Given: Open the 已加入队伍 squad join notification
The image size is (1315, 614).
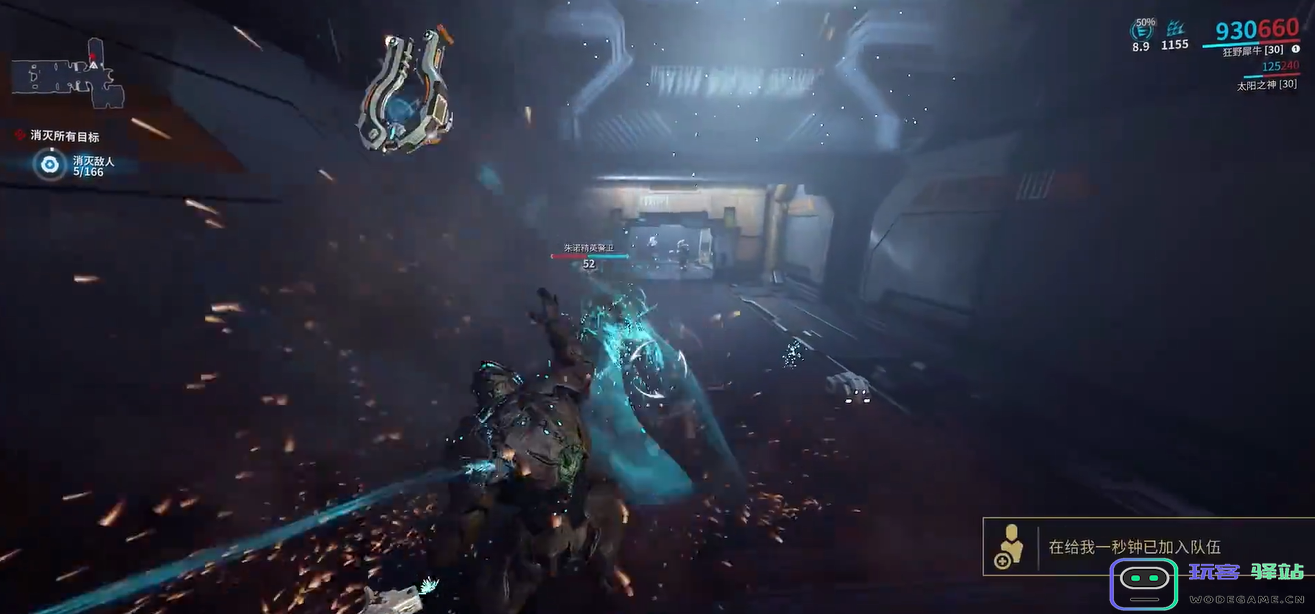Looking at the screenshot, I should pos(1134,547).
